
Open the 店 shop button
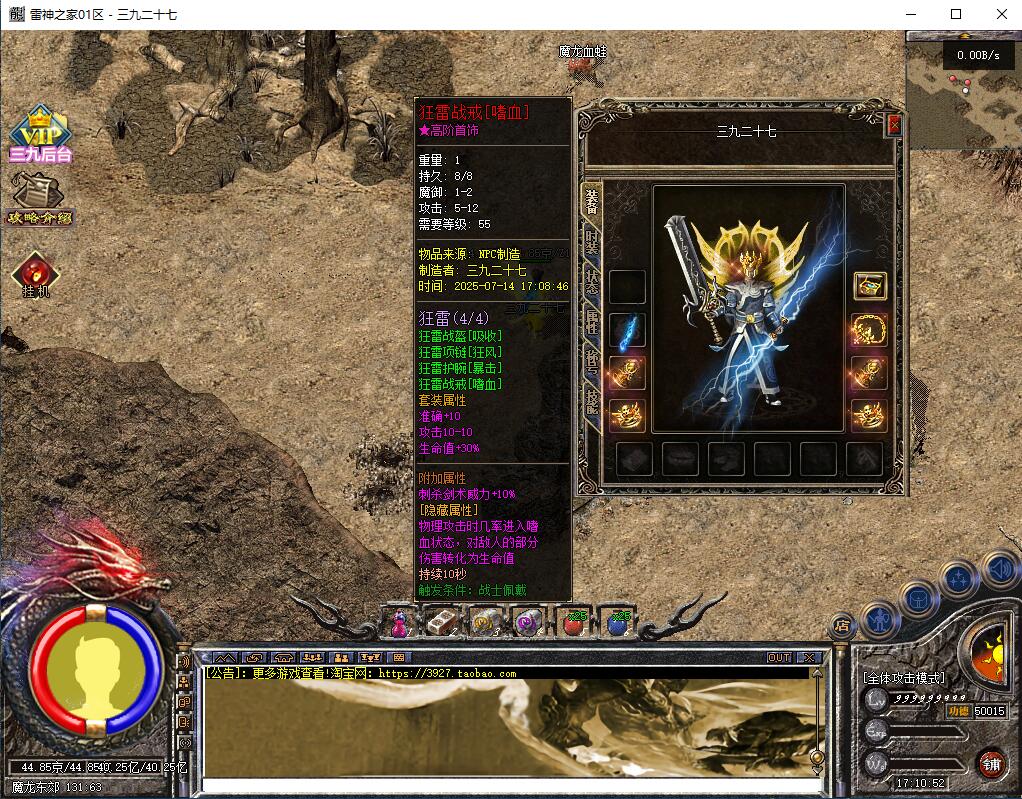coord(841,626)
